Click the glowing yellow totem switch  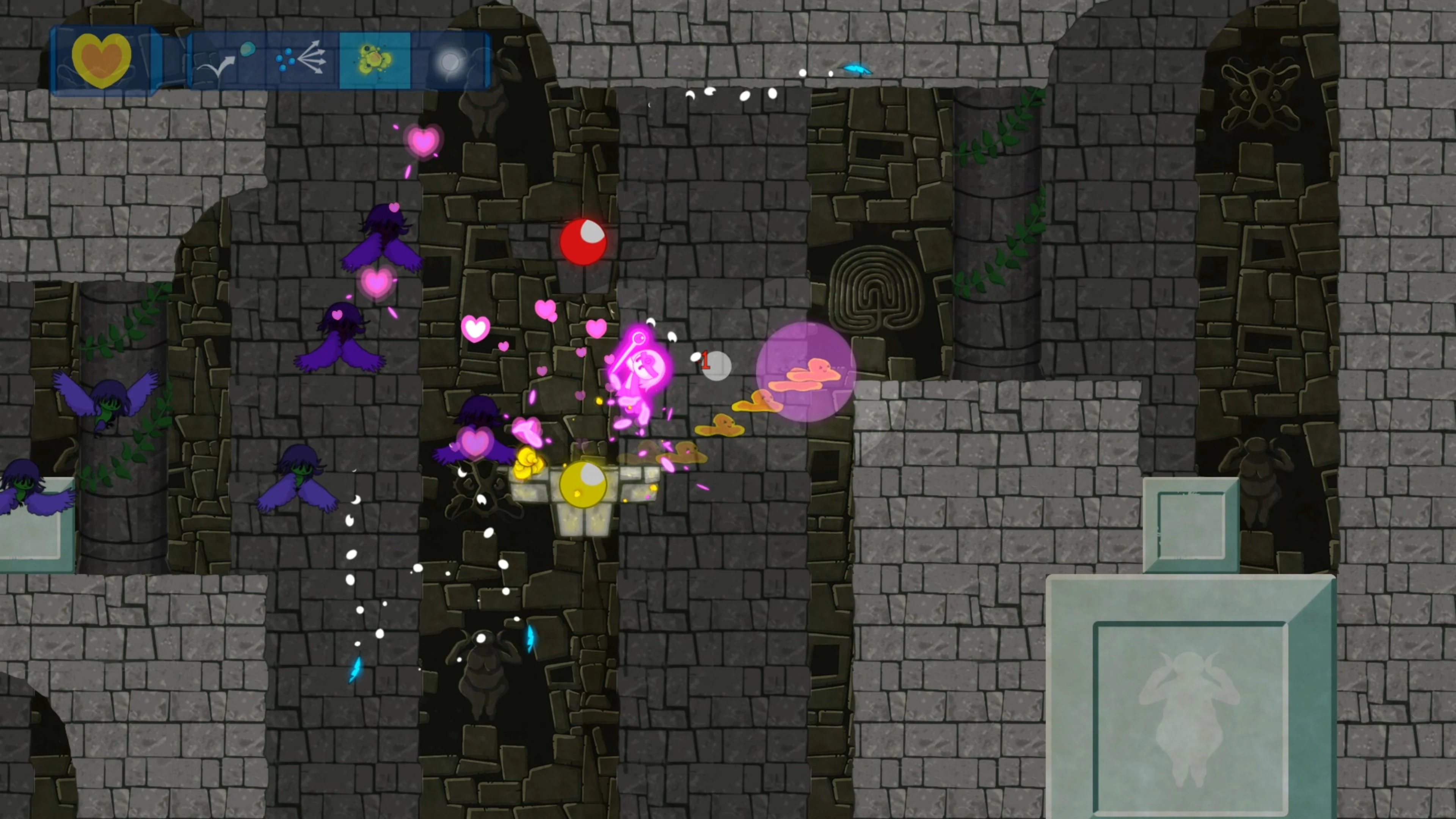tap(583, 486)
